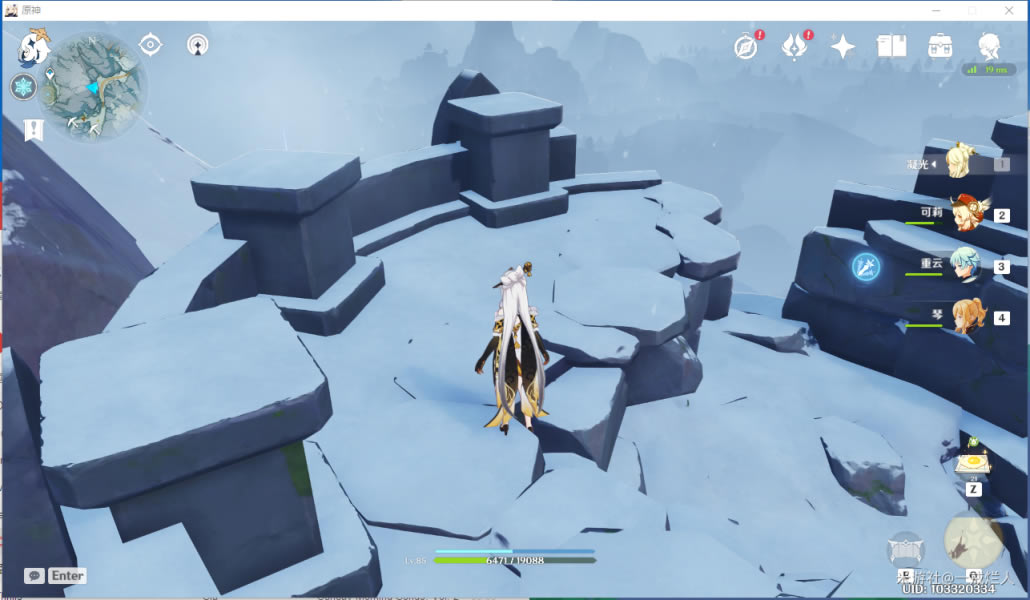The width and height of the screenshot is (1030, 600).
Task: Switch to party member 重云
Action: pyautogui.click(x=965, y=266)
